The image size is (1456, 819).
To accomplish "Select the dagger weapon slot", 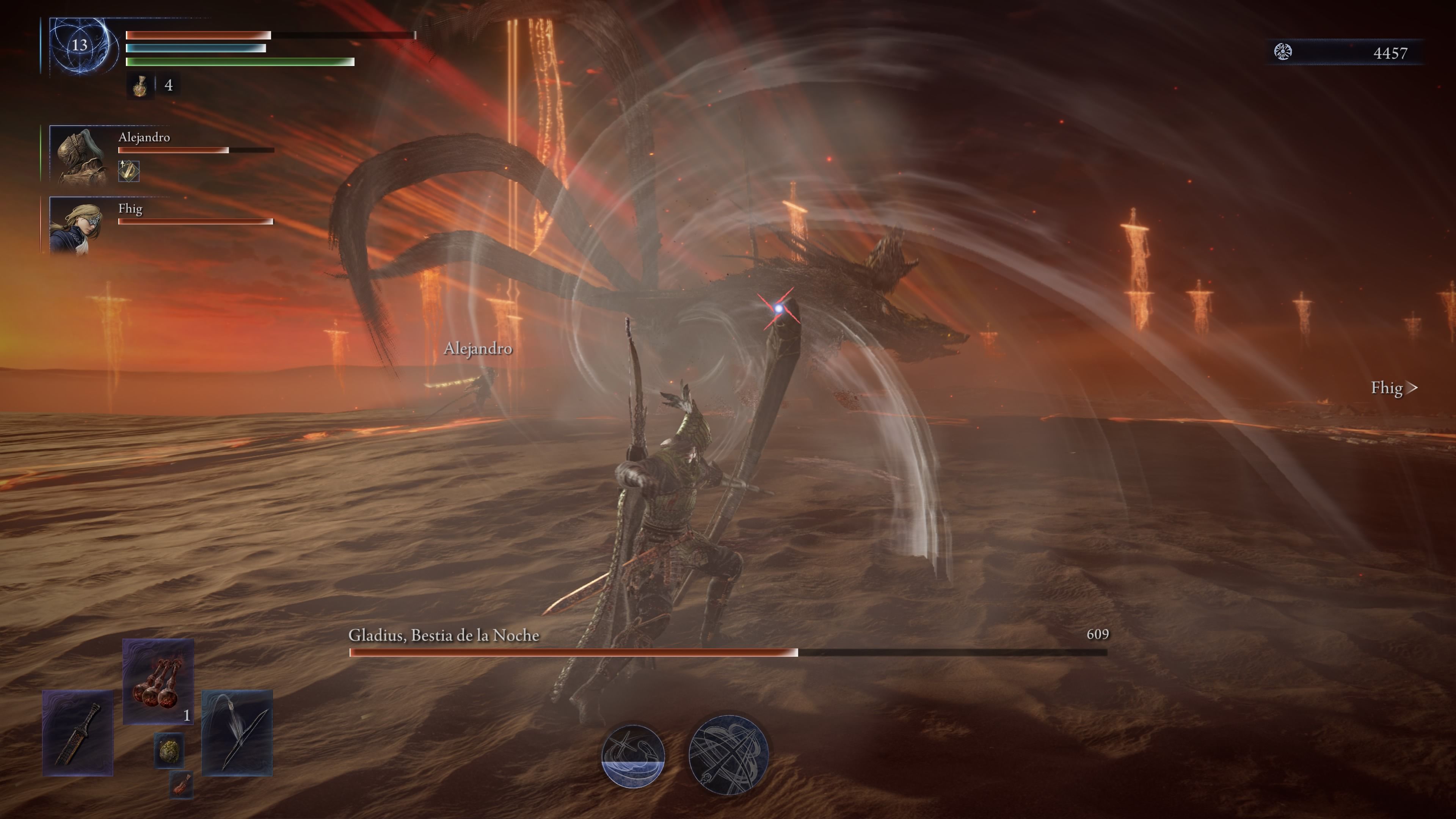I will 78,733.
